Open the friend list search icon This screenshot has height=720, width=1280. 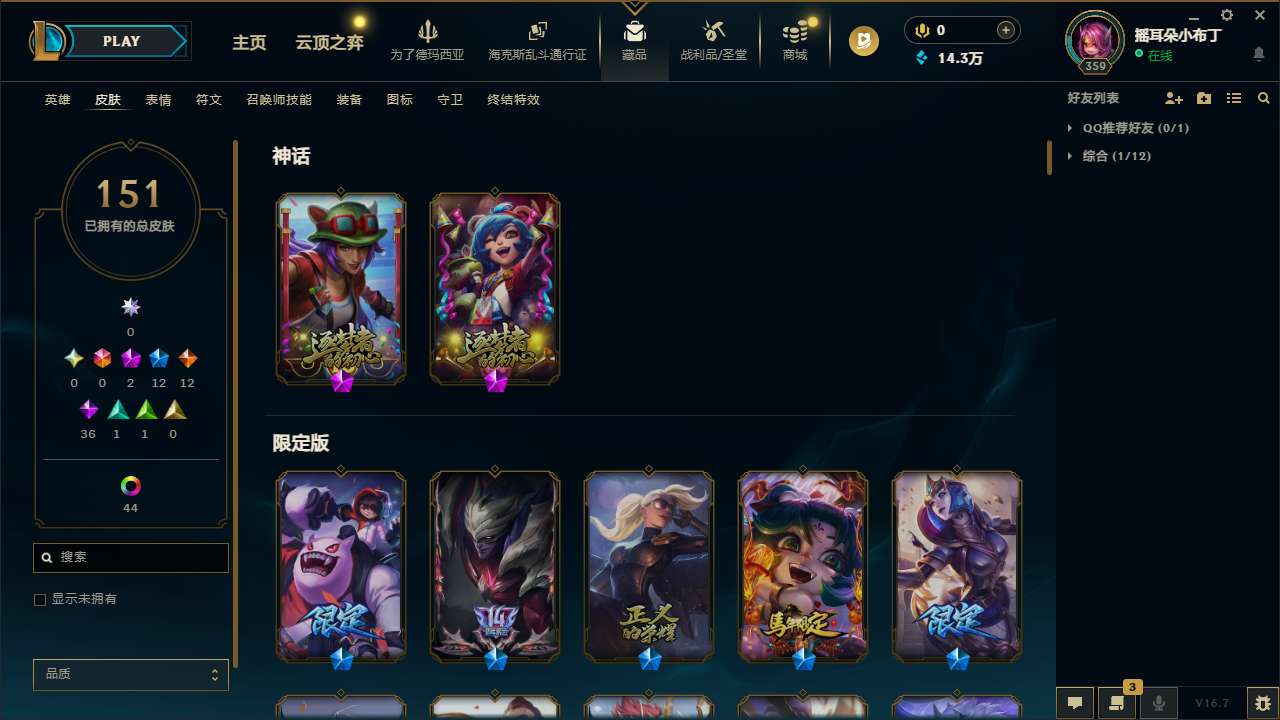click(x=1264, y=98)
